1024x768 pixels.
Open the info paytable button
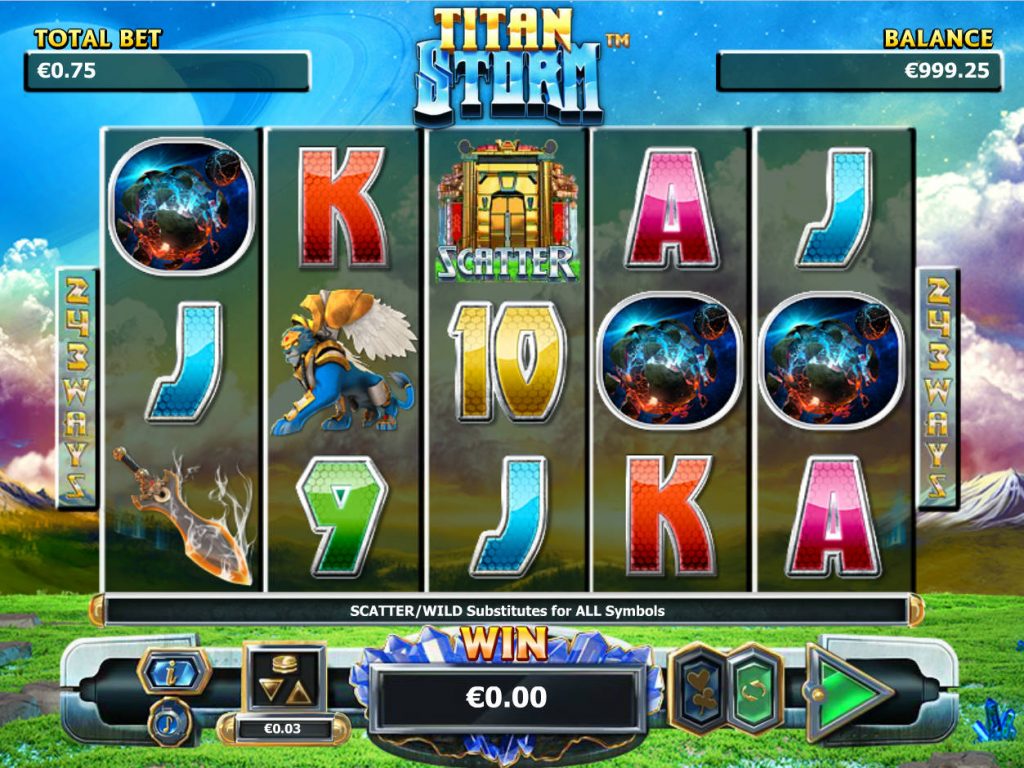click(x=173, y=669)
